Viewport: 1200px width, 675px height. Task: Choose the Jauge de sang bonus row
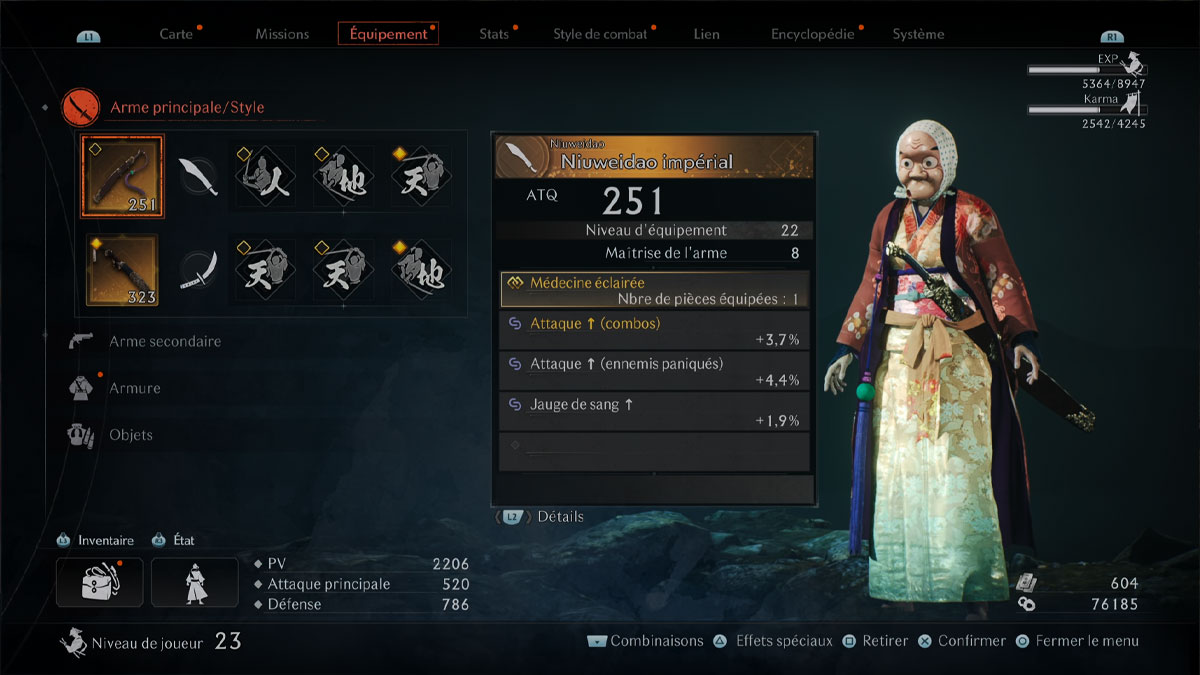click(654, 412)
